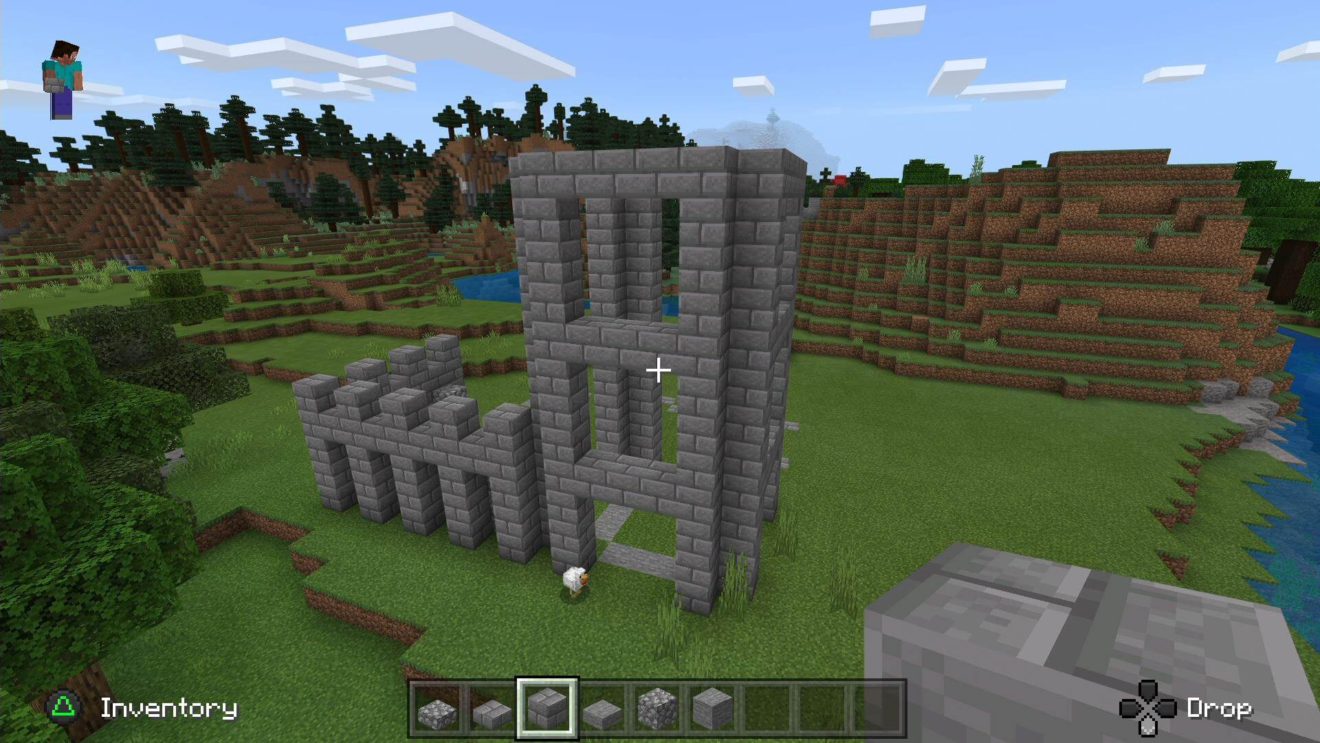Open the player inventory via the Inventory label

tap(170, 708)
